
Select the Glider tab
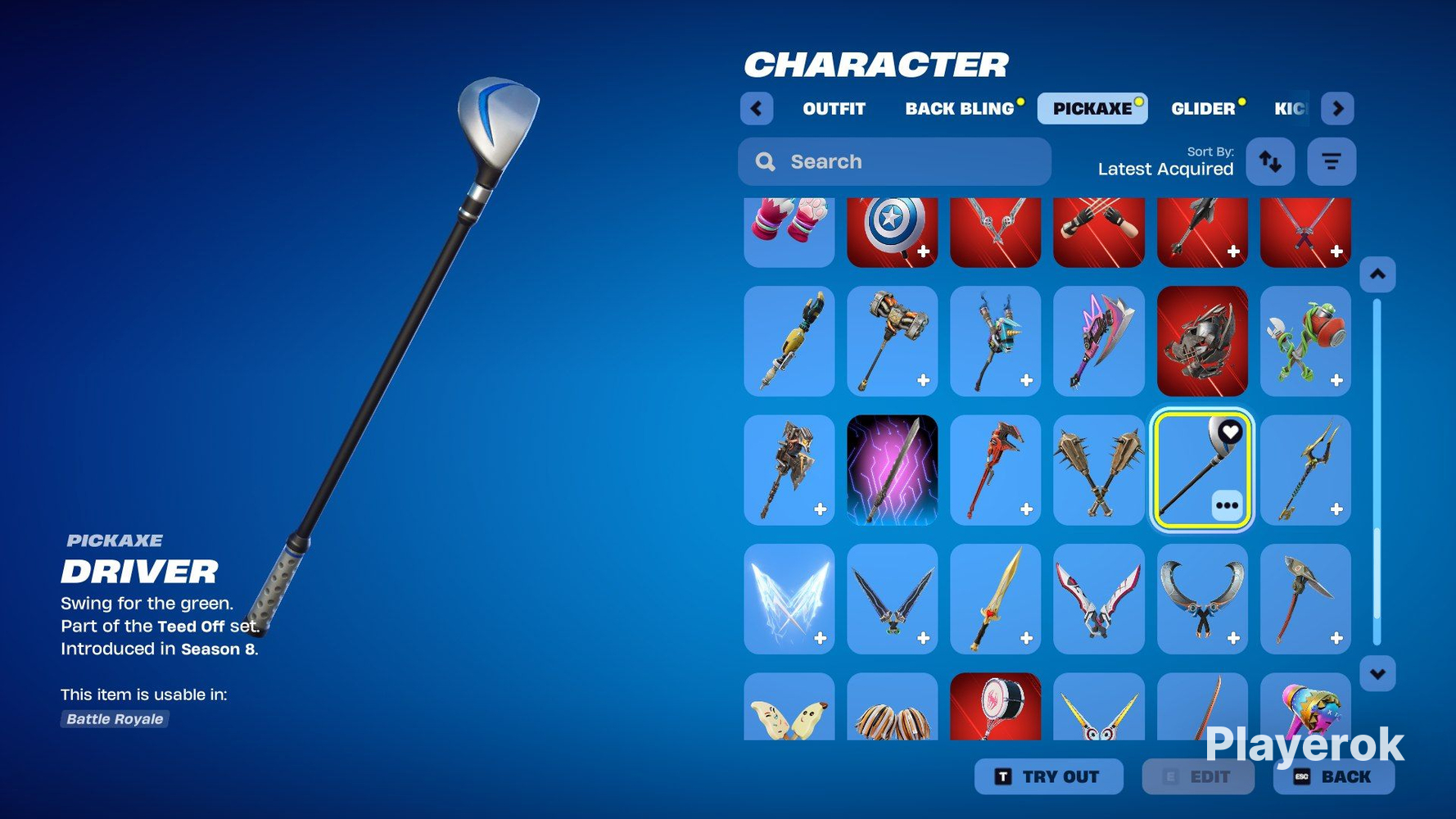(x=1202, y=109)
